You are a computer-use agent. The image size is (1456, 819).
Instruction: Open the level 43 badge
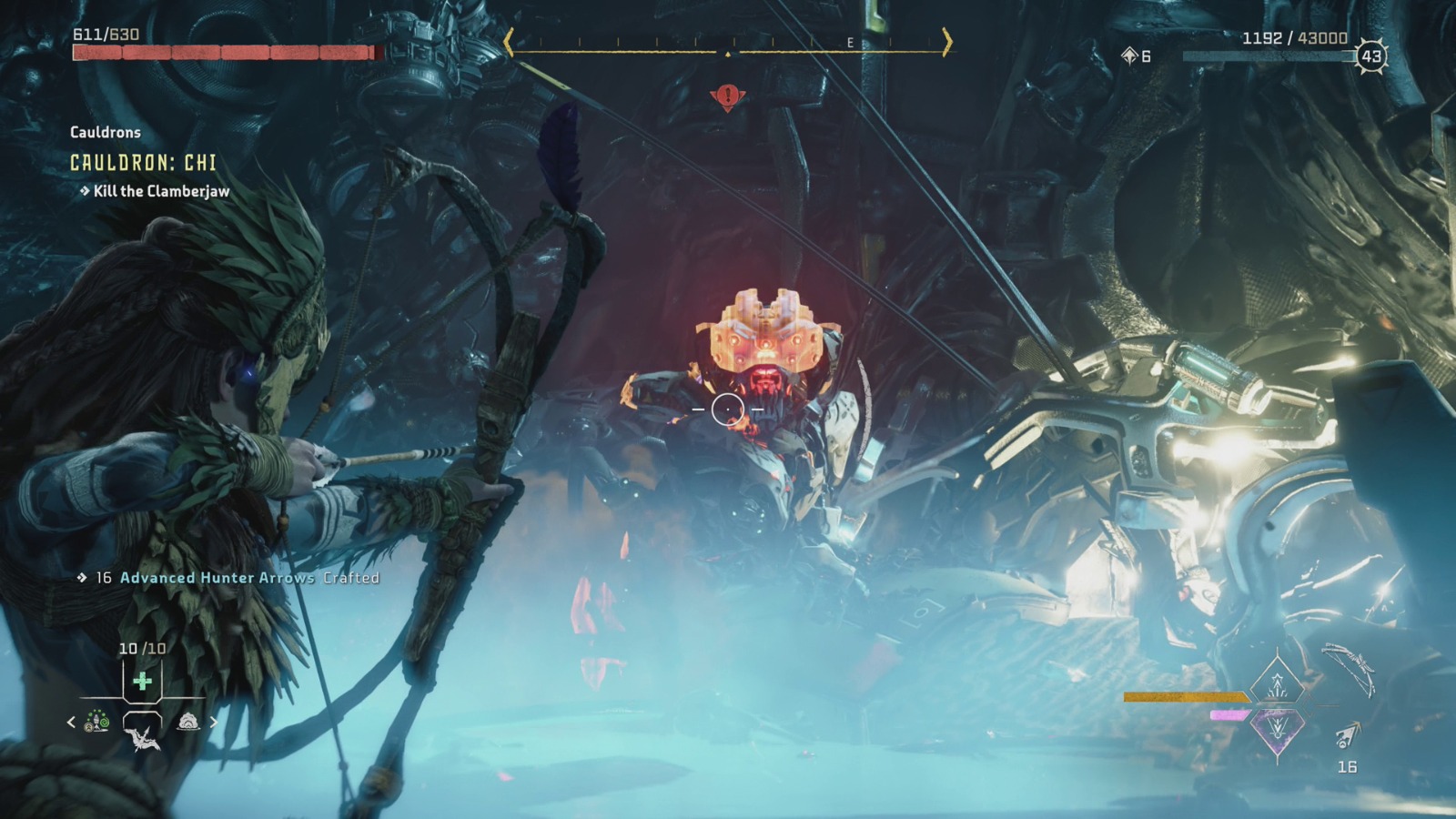point(1370,56)
